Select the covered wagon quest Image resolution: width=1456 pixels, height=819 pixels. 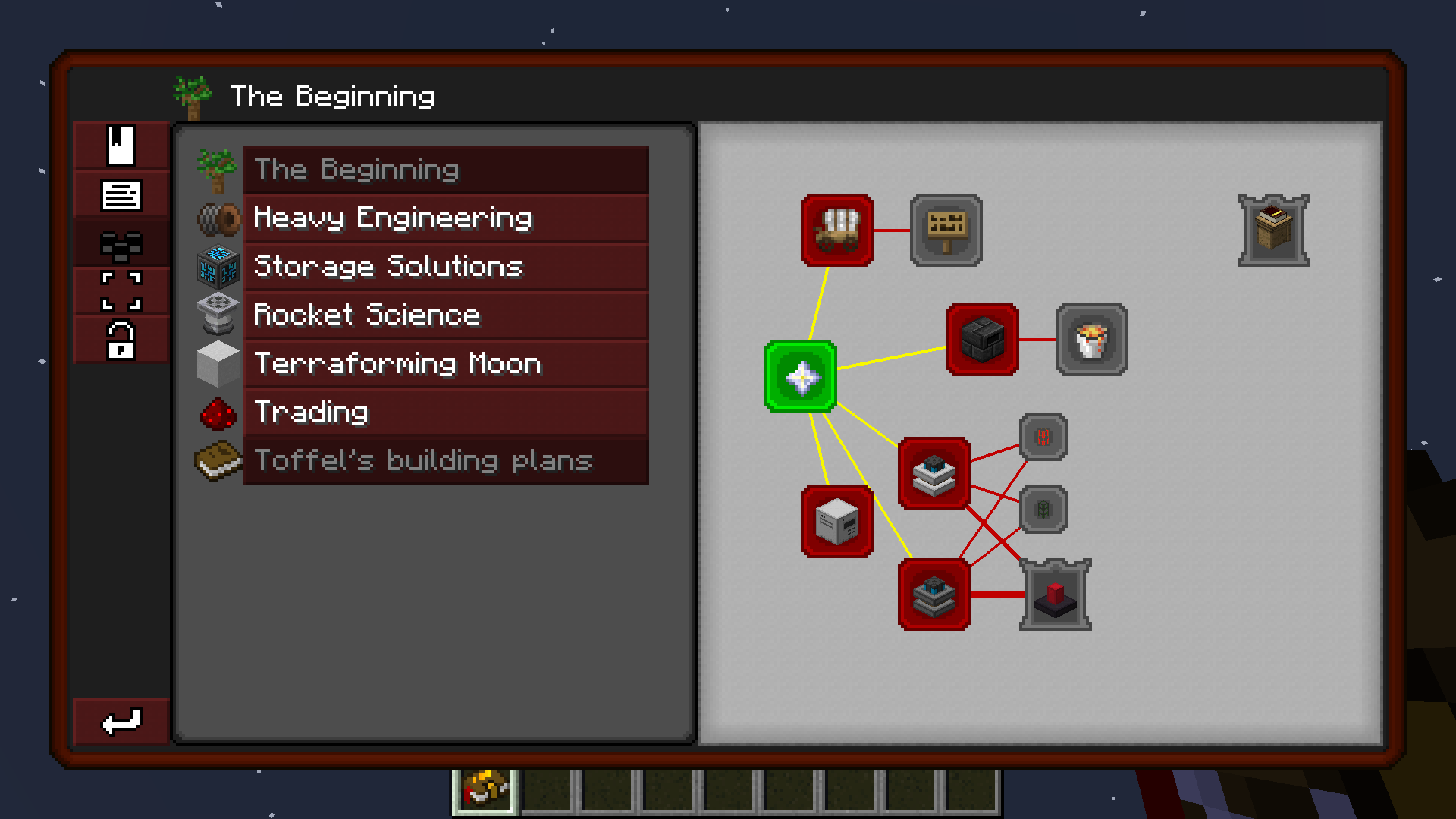[836, 231]
